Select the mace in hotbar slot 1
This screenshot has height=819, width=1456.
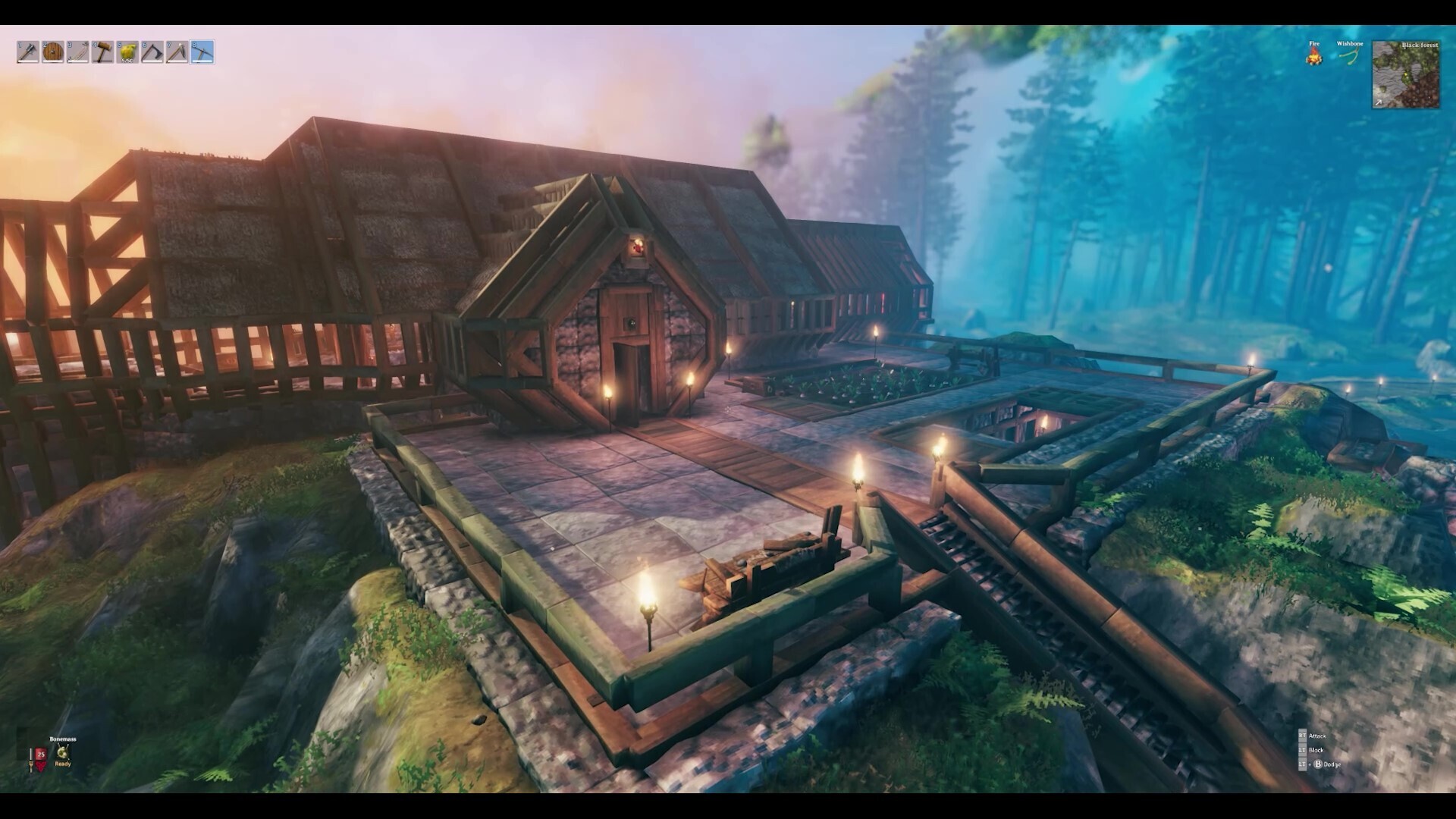tap(28, 52)
